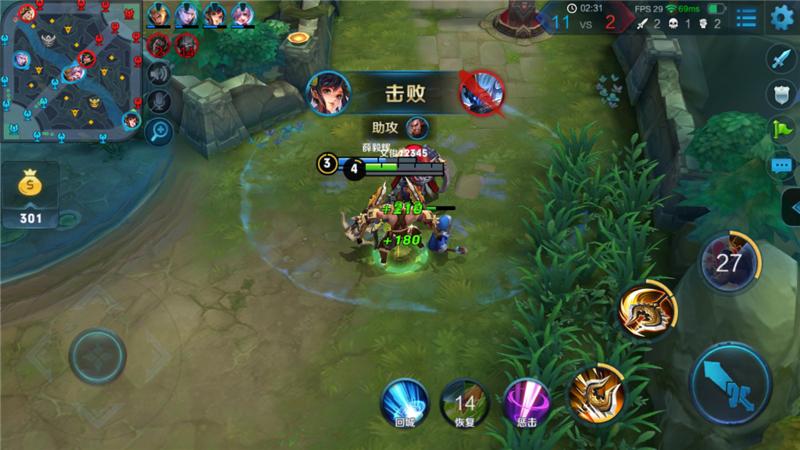This screenshot has width=800, height=450.
Task: Click the magnifier button beside the minimap
Action: (x=158, y=129)
